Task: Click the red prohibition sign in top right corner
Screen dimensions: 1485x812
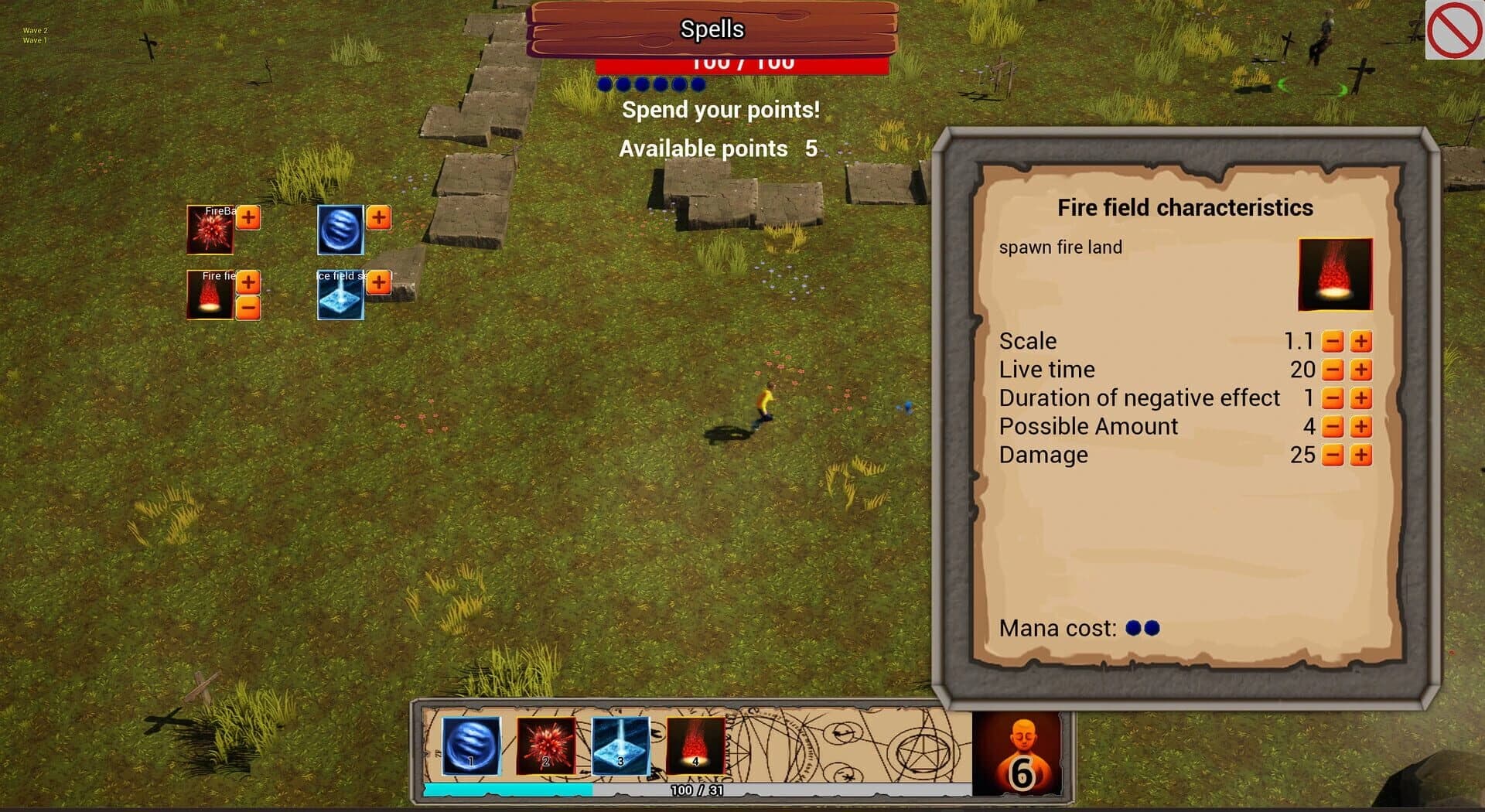Action: coord(1454,29)
